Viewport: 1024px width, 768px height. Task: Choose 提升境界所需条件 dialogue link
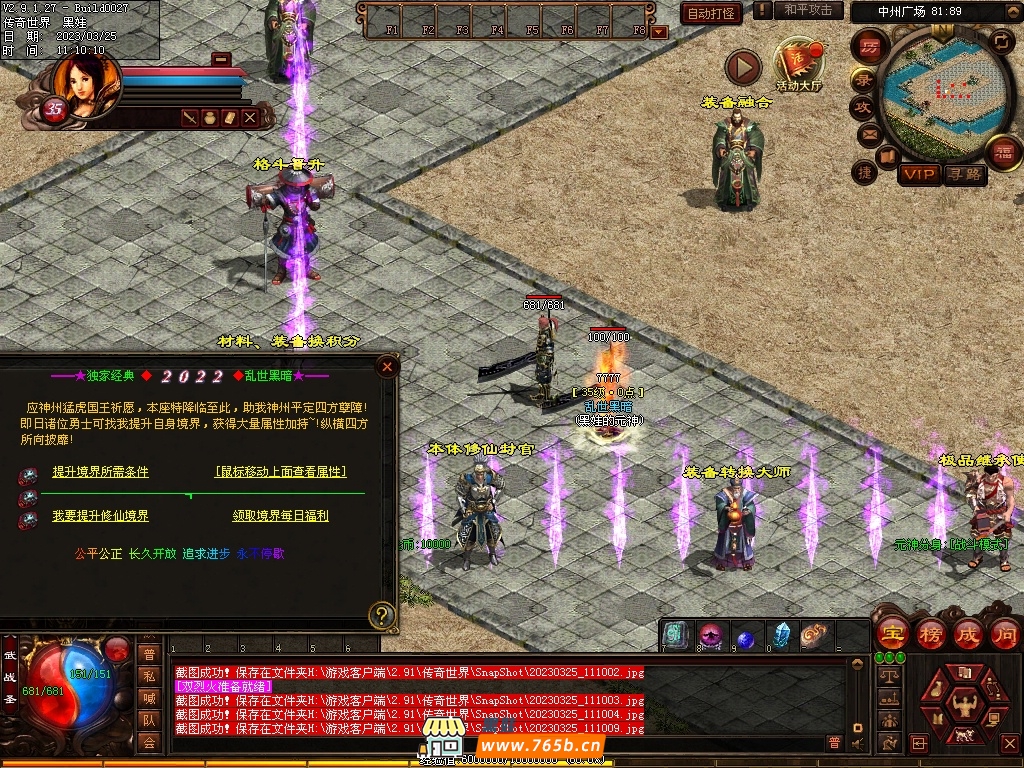click(100, 472)
